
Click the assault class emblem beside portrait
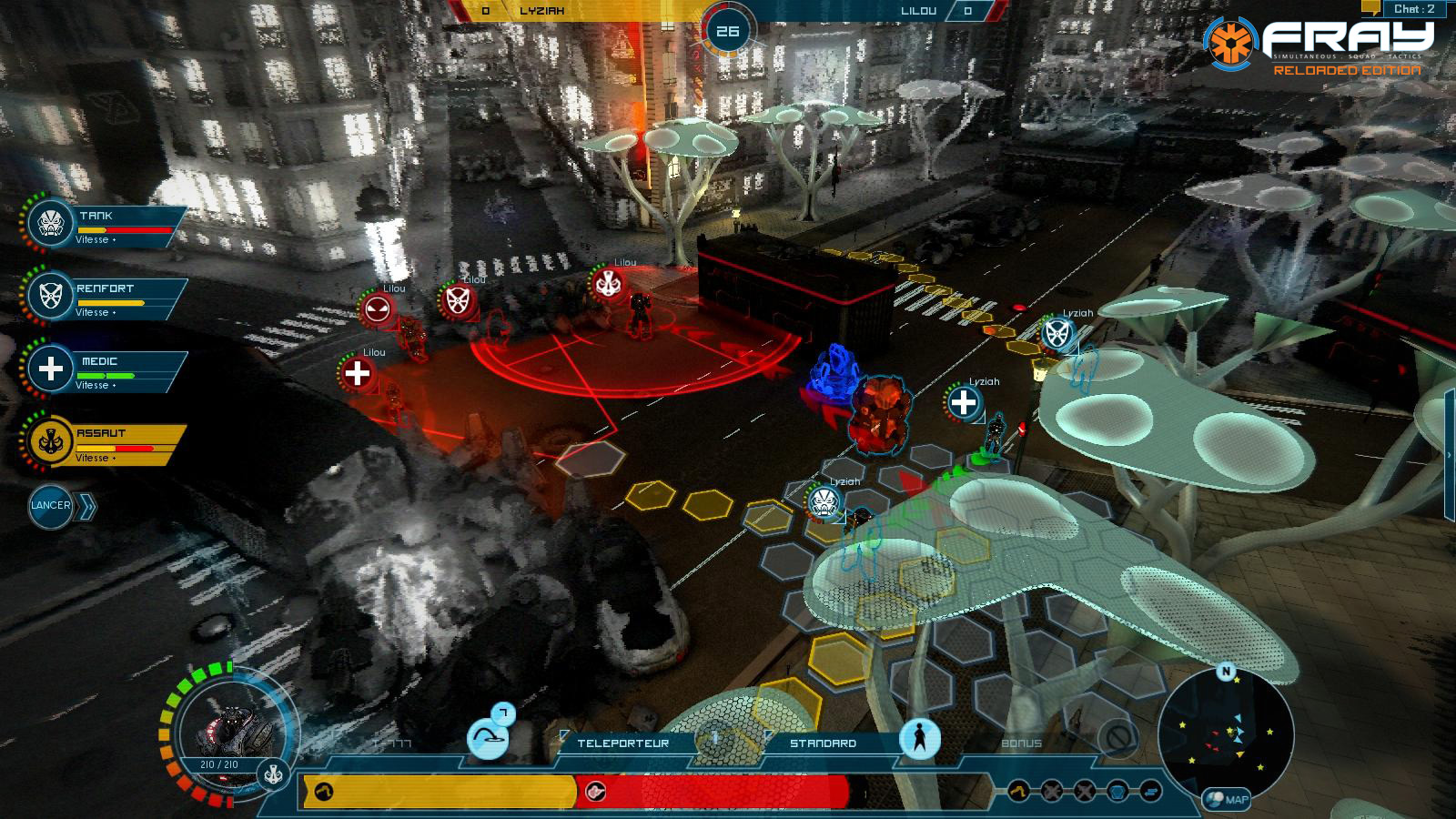tap(273, 774)
